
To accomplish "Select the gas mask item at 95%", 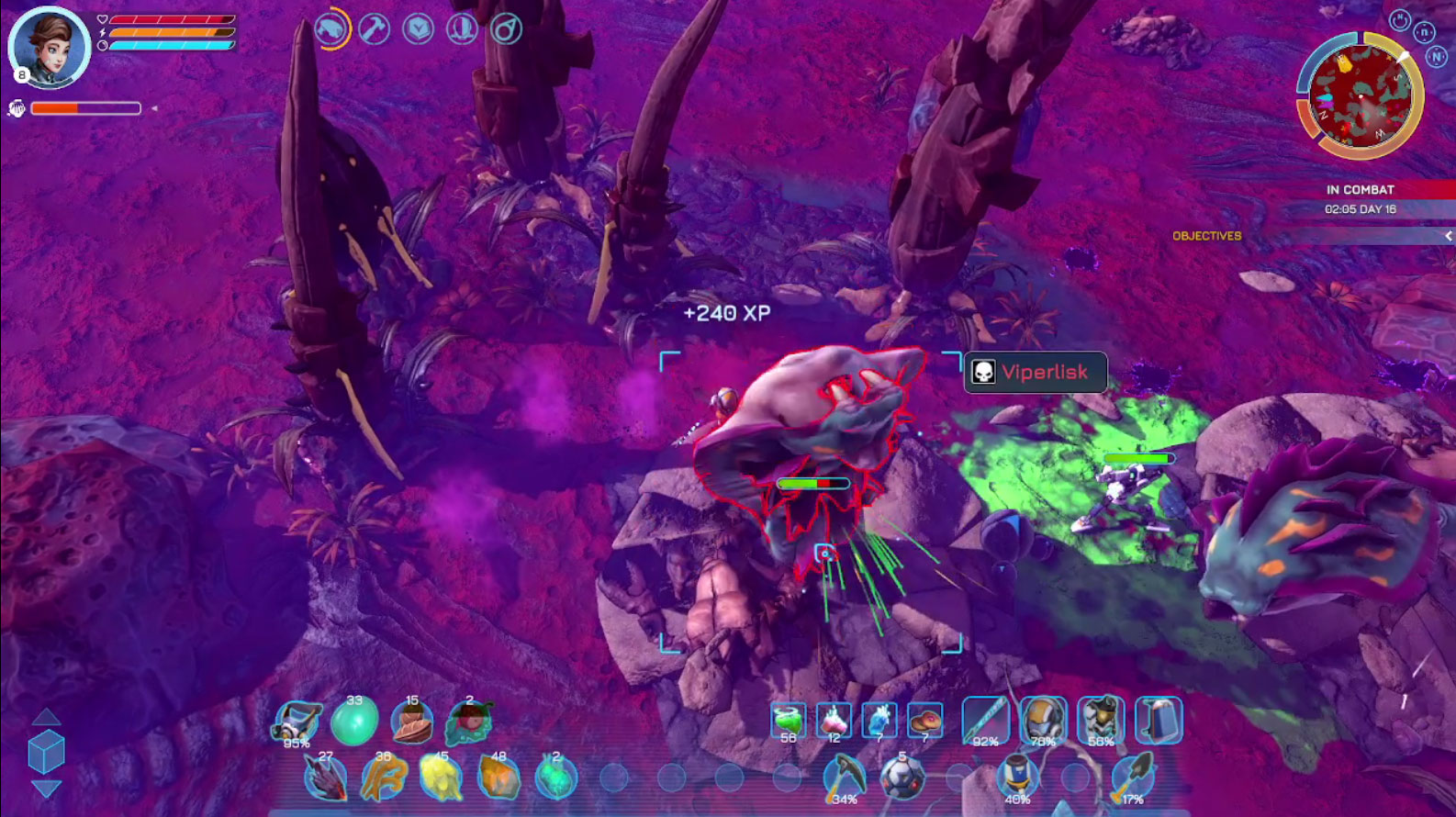I will 297,722.
